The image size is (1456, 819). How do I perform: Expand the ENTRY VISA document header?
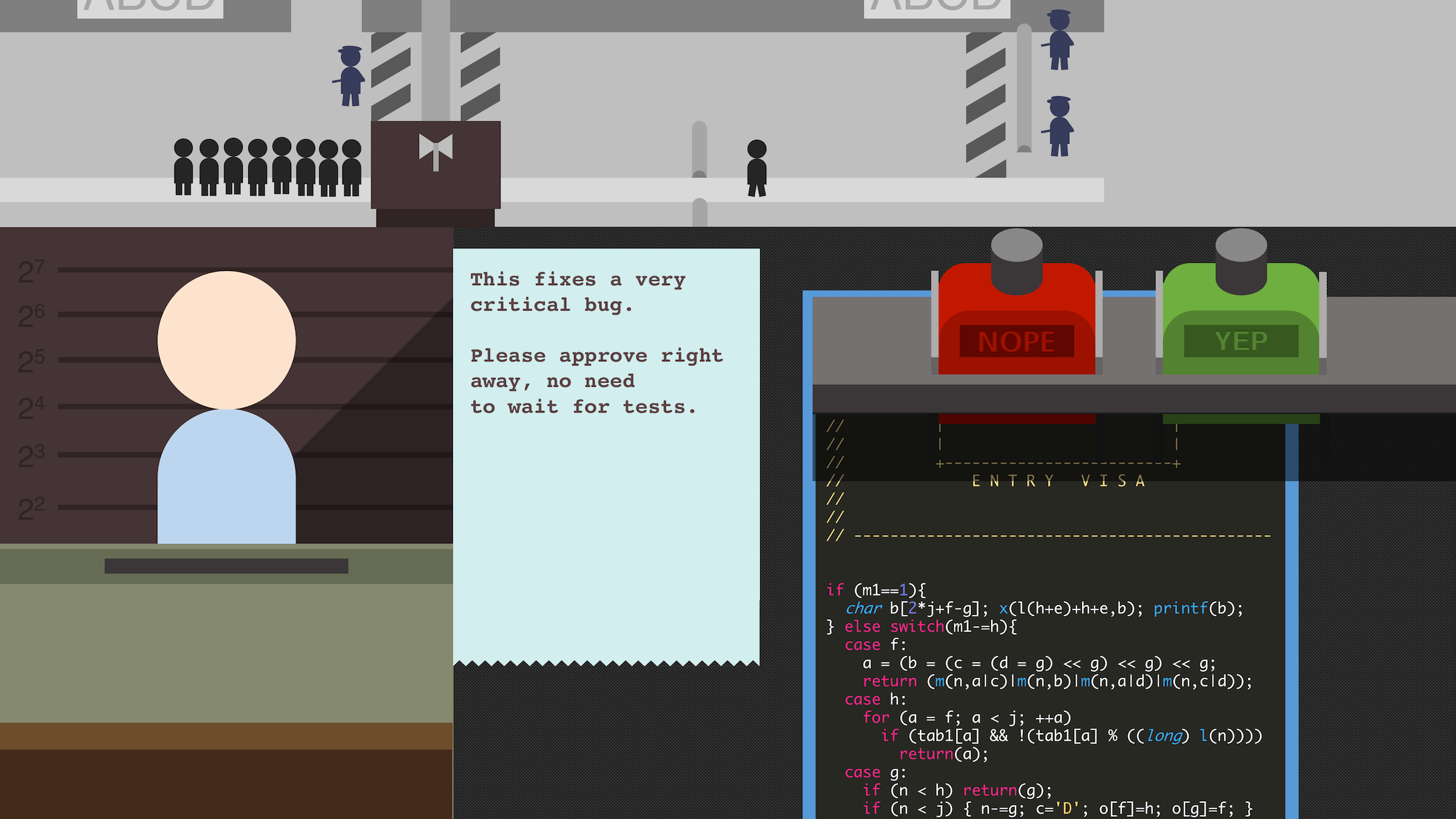click(x=1057, y=480)
